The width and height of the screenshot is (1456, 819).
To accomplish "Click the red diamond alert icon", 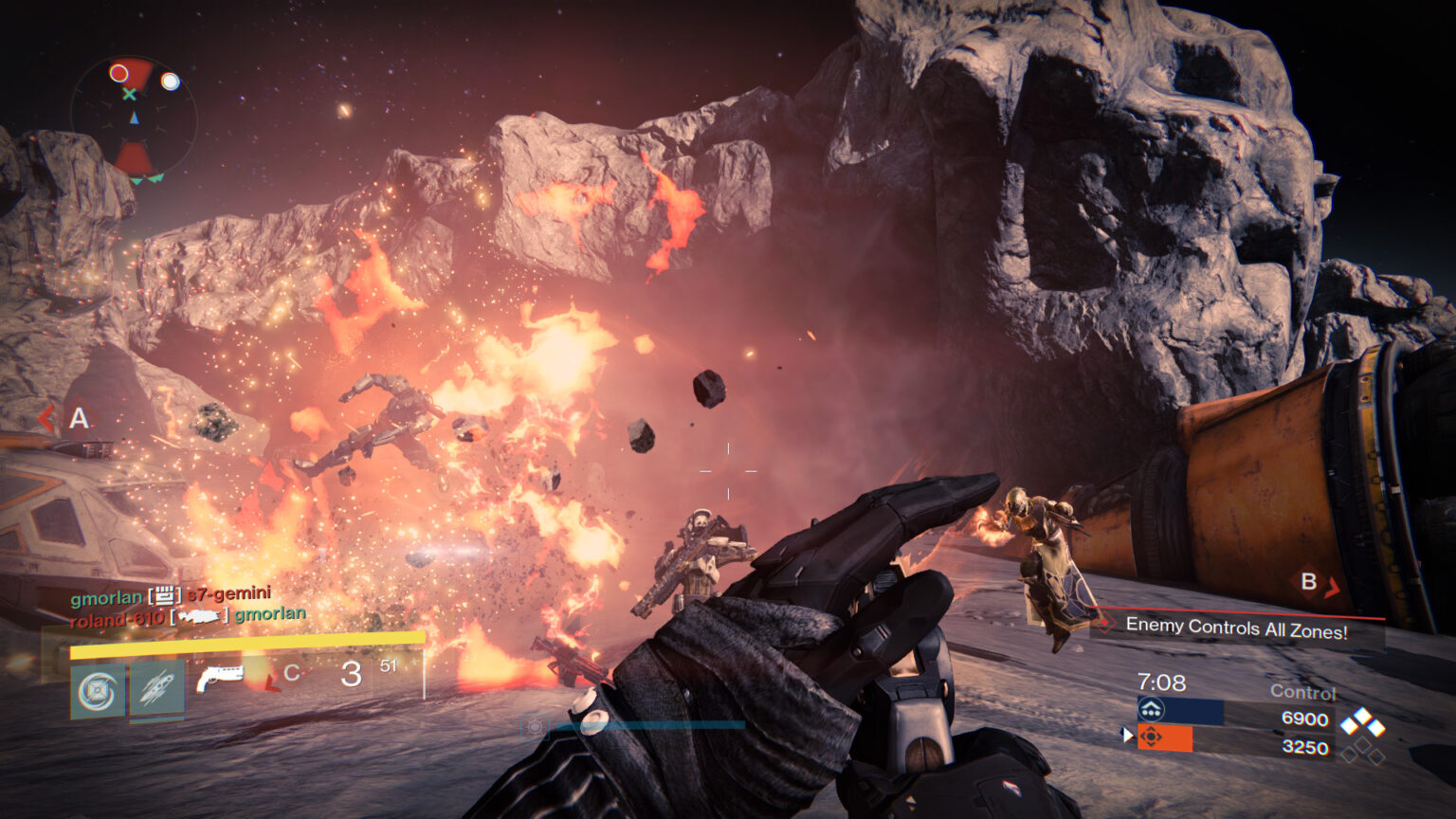I will pos(1102,622).
